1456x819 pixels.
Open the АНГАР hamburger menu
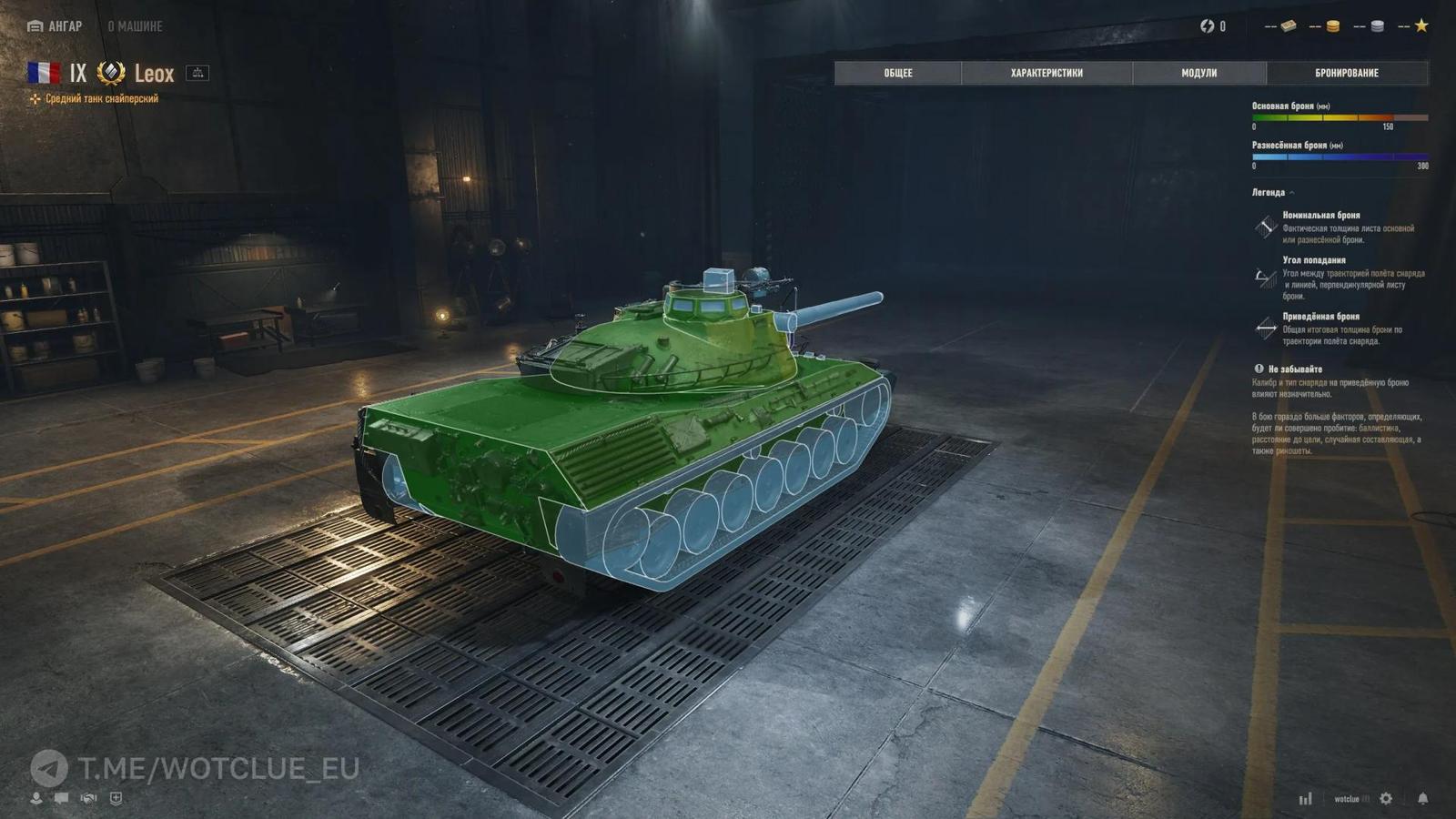coord(35,26)
